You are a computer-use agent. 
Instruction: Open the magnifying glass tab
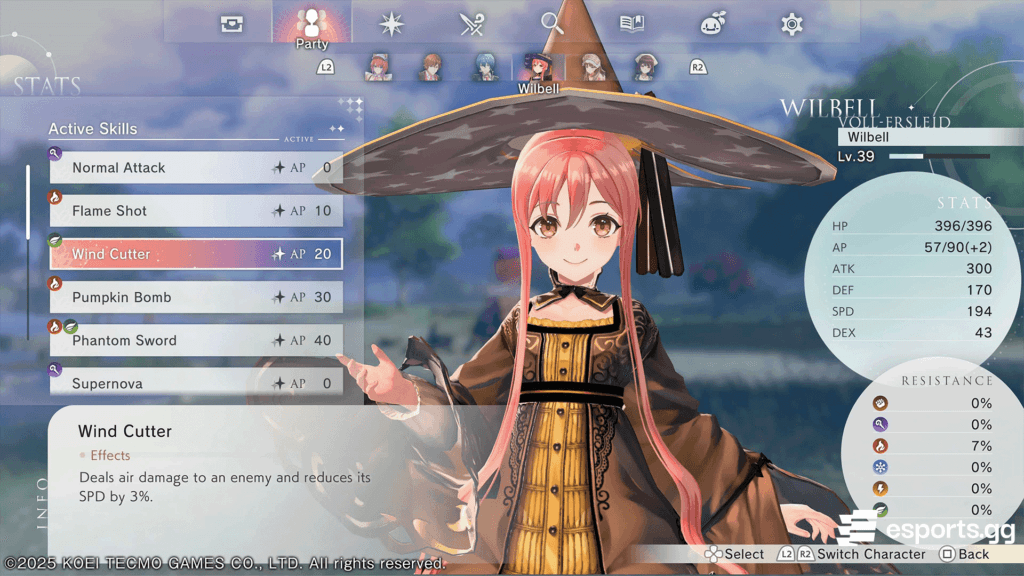tap(552, 24)
